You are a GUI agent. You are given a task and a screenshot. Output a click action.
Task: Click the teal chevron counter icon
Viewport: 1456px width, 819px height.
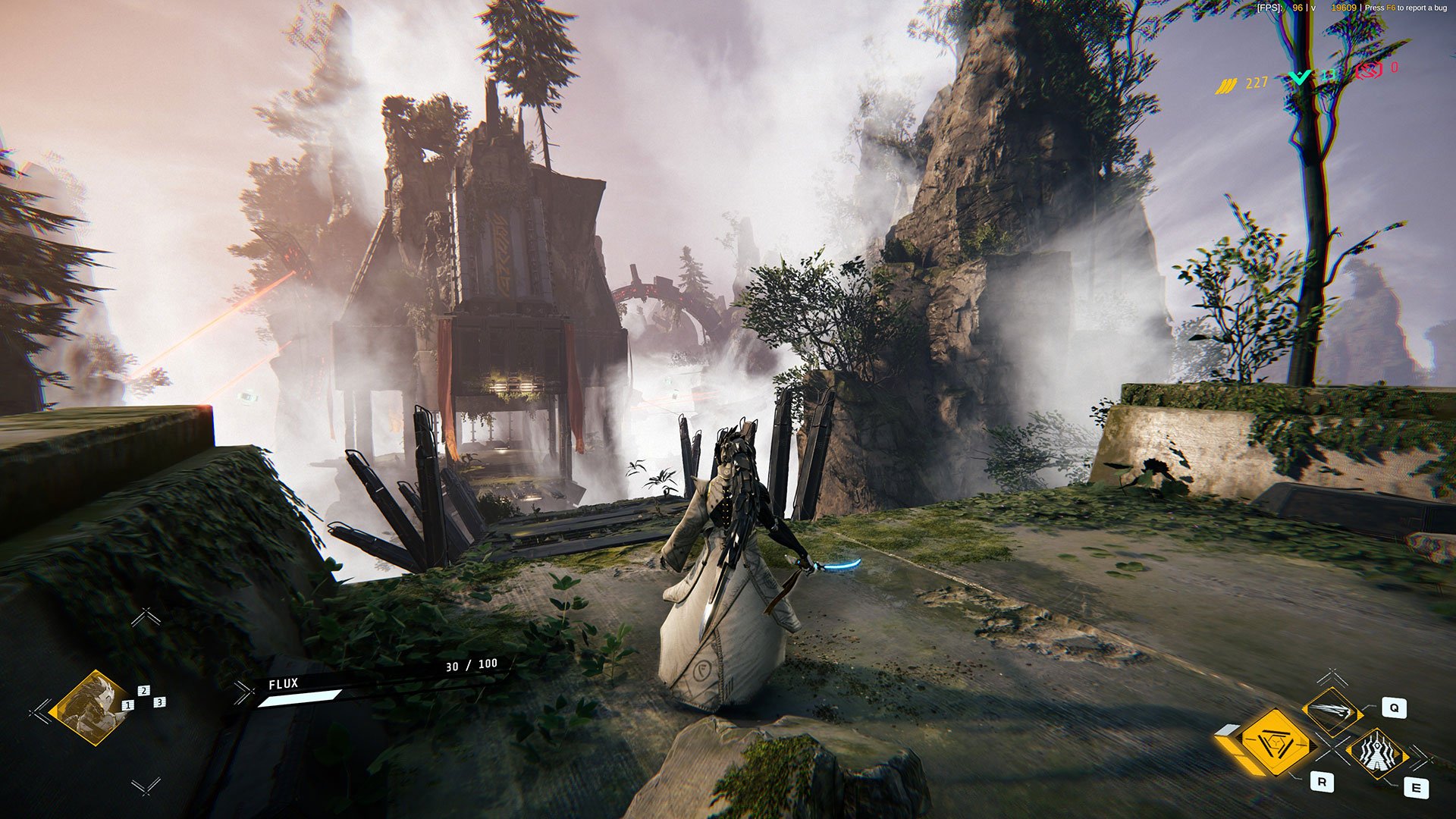[1300, 77]
